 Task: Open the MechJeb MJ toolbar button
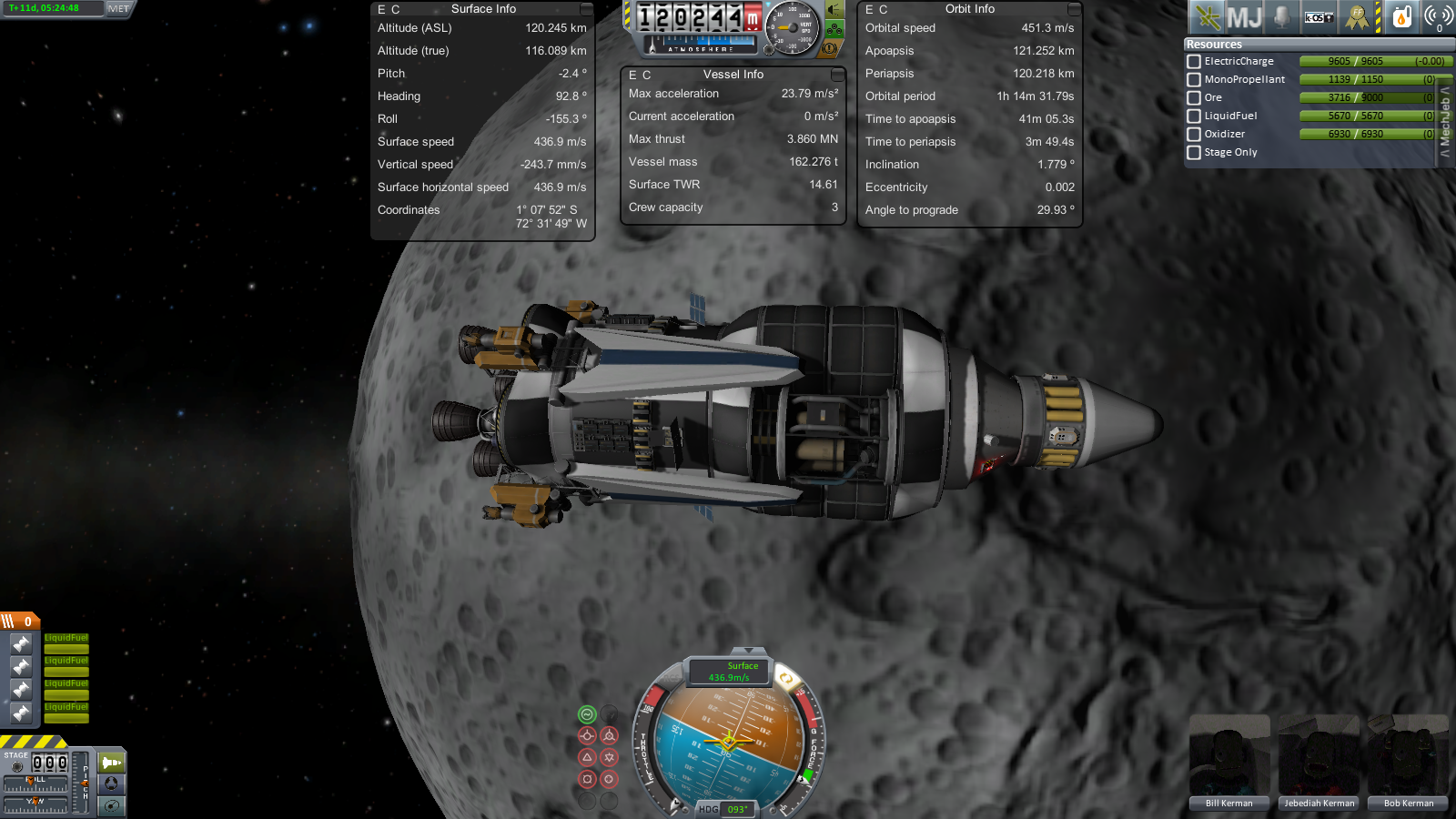click(1244, 17)
